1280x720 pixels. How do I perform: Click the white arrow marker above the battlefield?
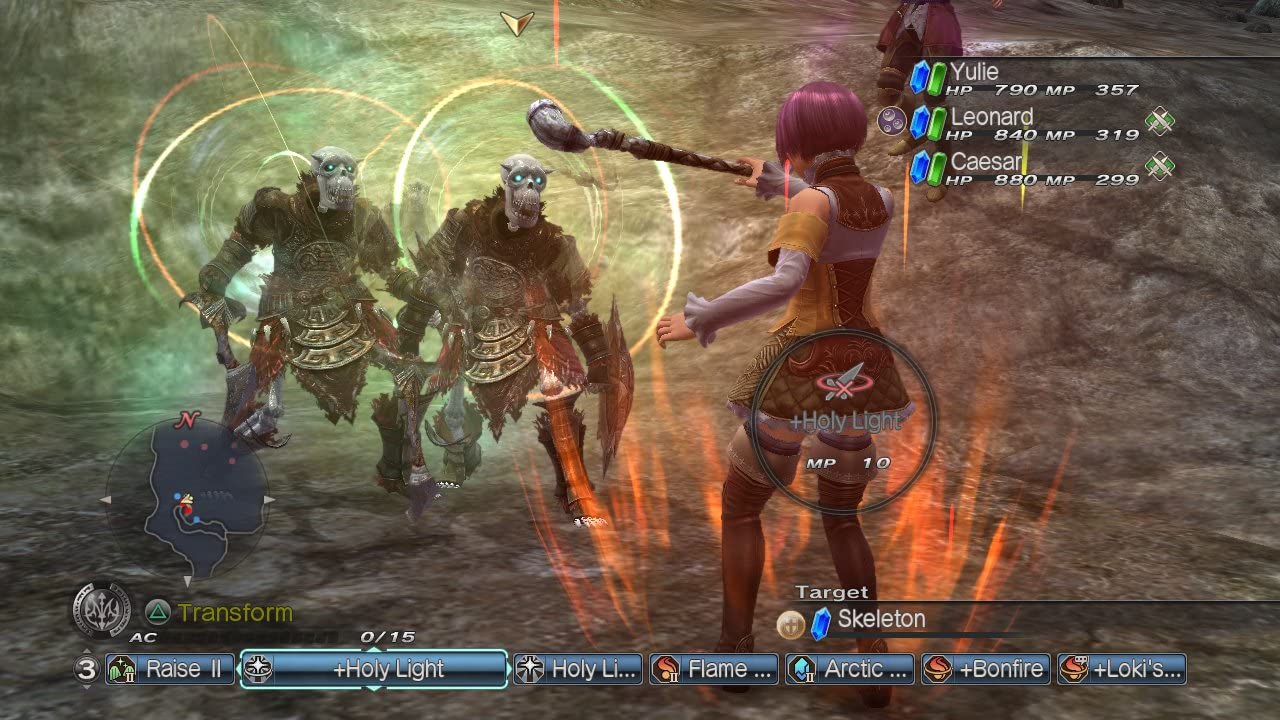pos(515,20)
